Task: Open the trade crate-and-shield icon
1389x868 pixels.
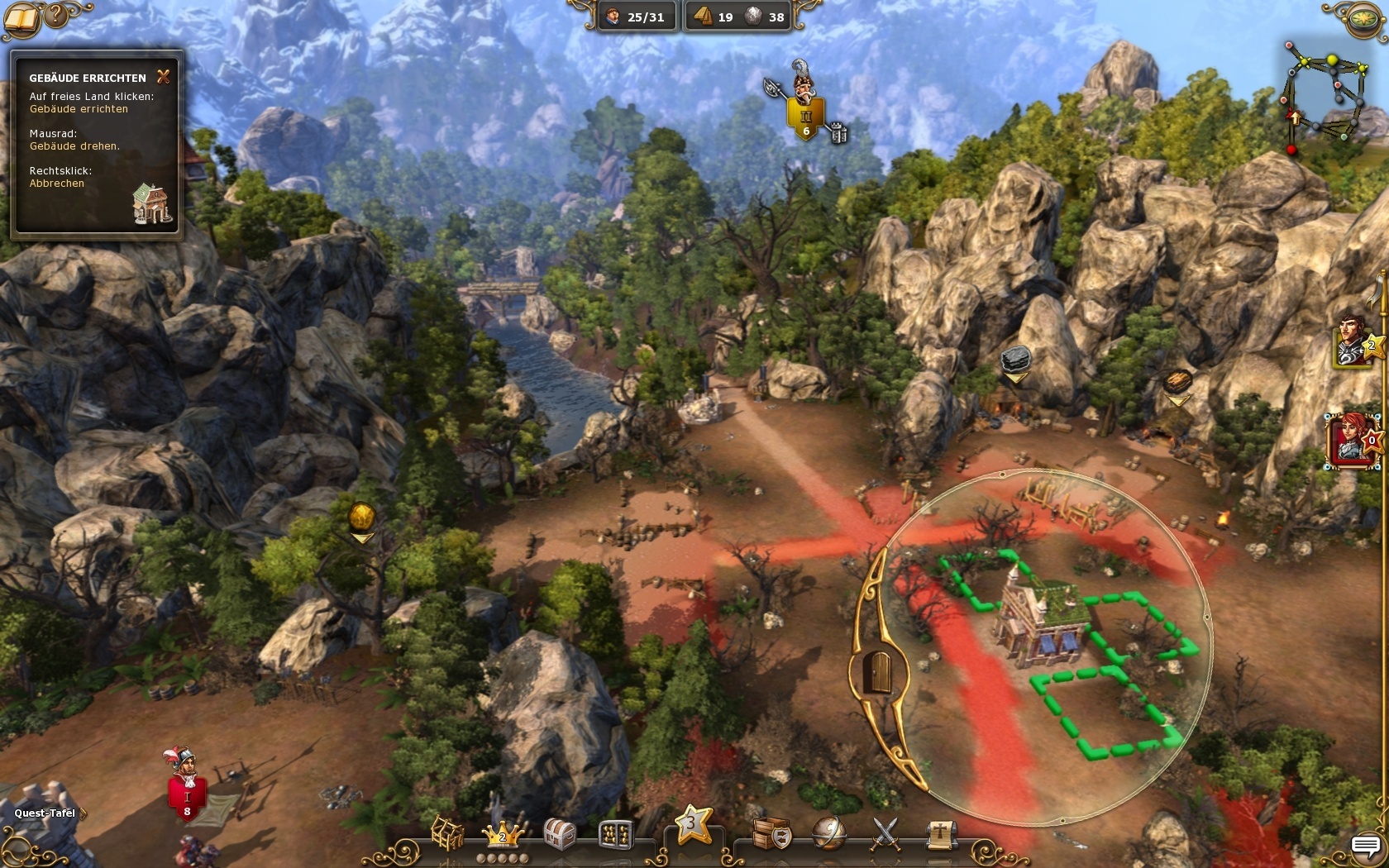Action: click(x=771, y=833)
